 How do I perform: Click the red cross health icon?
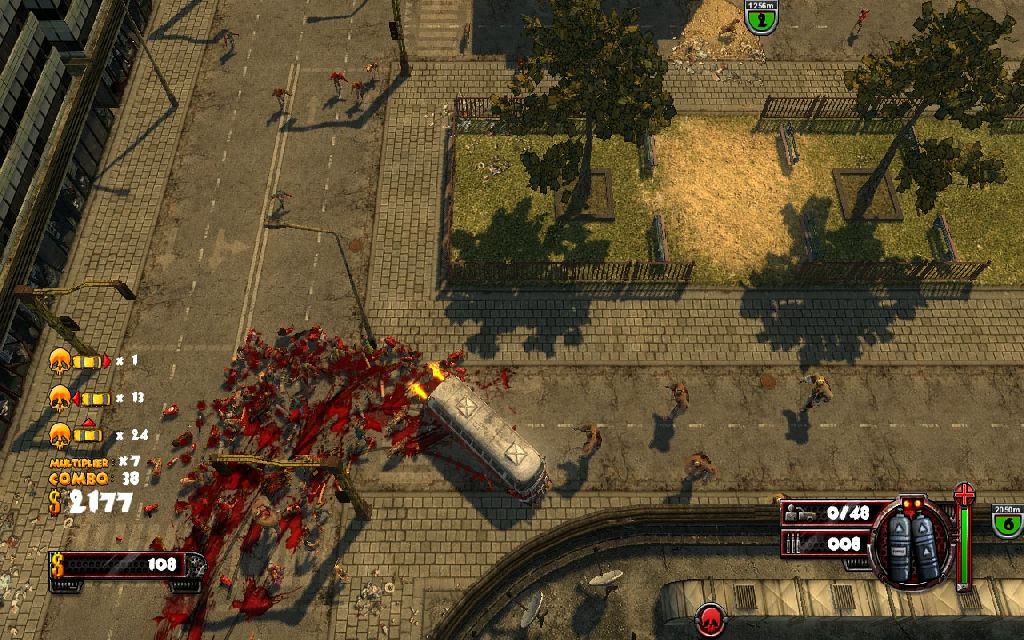(964, 495)
